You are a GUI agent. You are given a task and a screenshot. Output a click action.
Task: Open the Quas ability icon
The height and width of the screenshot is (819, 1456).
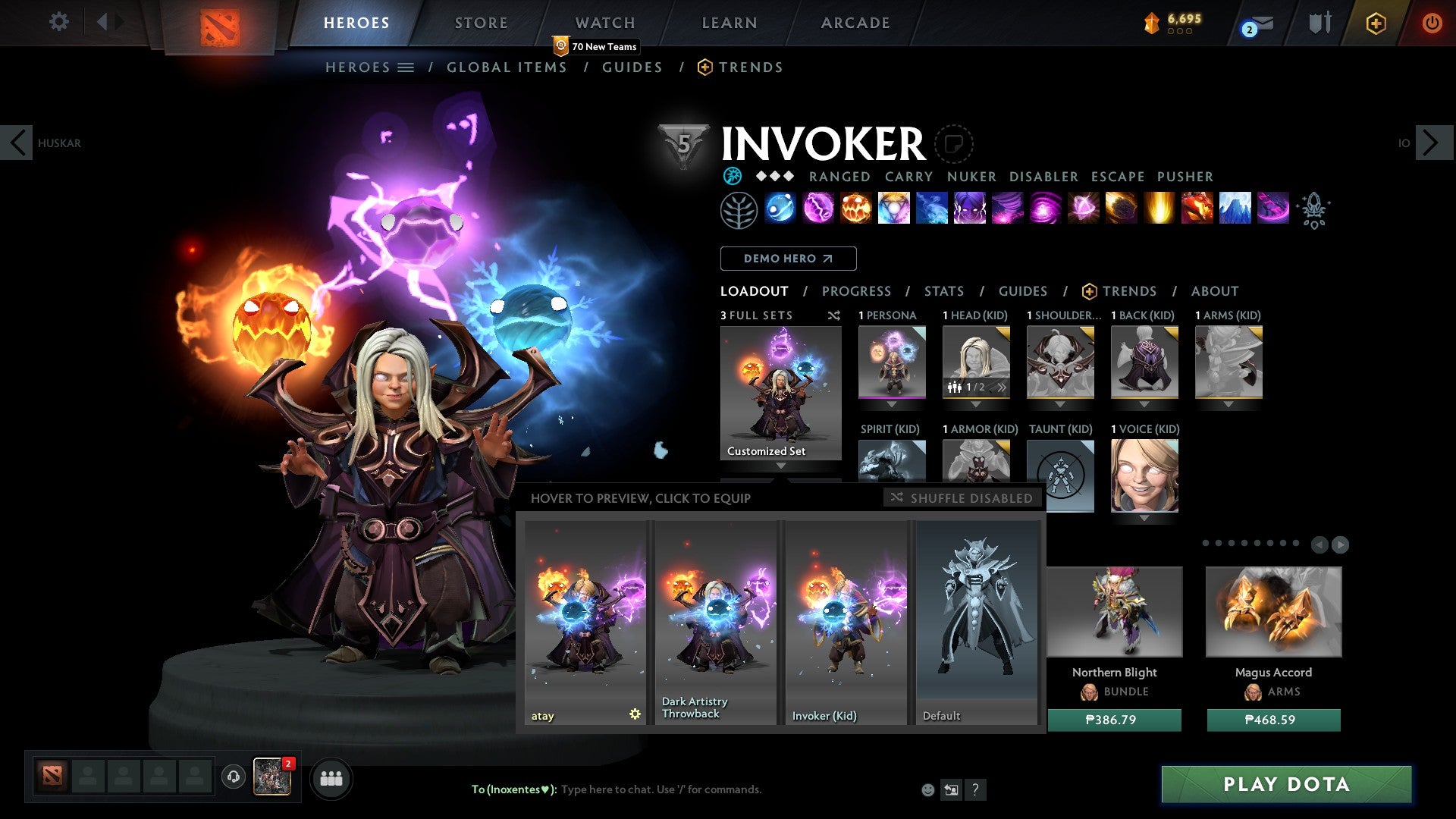(781, 210)
